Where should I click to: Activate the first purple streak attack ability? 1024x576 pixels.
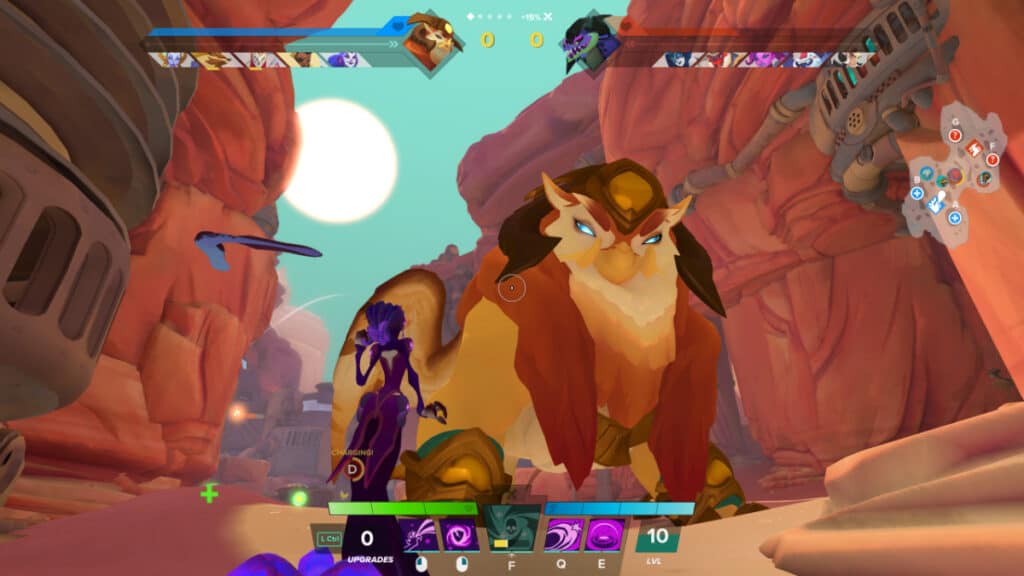tap(420, 534)
